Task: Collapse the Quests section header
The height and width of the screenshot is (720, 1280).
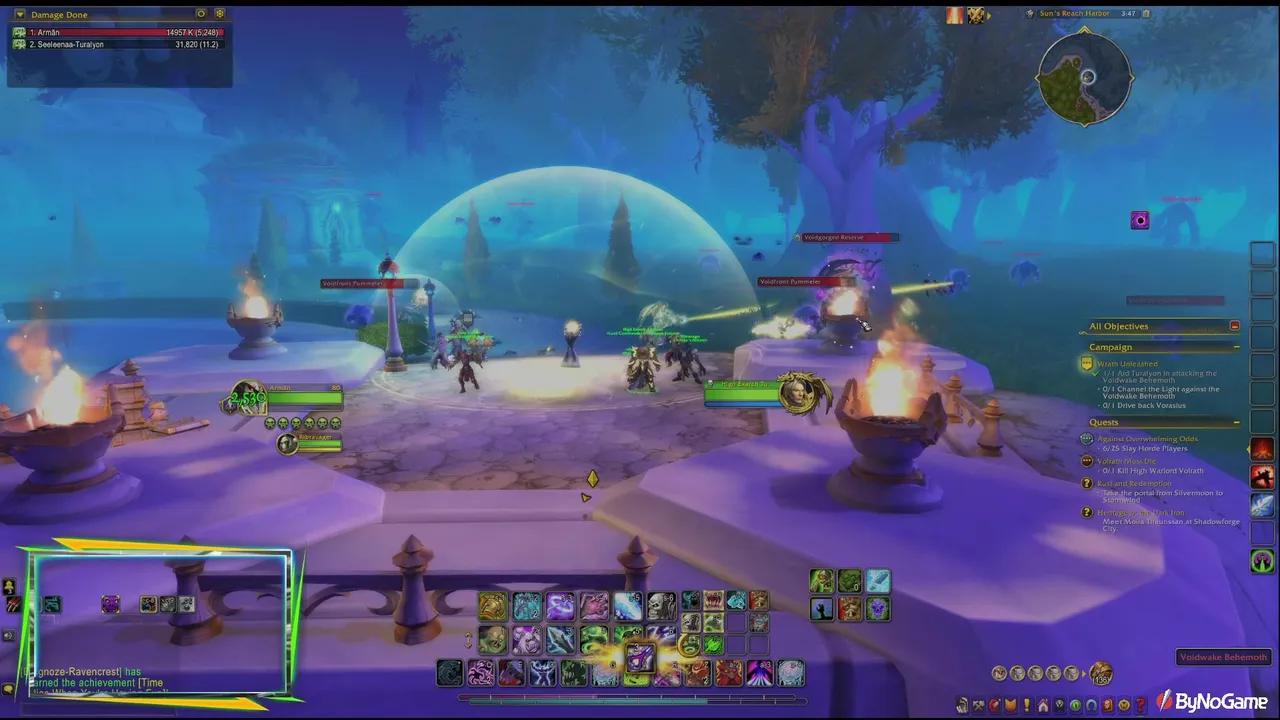Action: click(1236, 421)
